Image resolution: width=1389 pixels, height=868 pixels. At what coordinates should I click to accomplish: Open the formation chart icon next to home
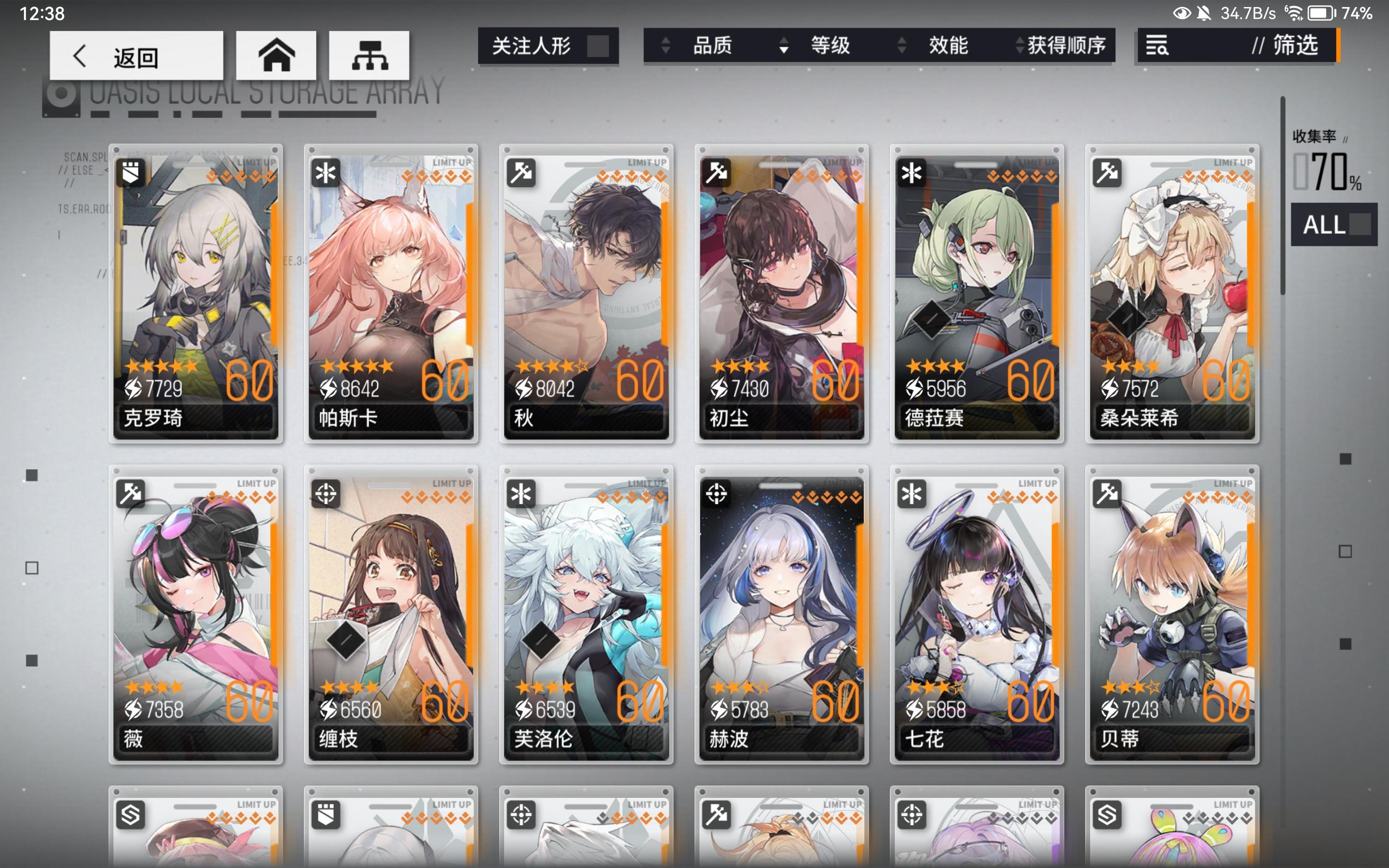click(368, 55)
